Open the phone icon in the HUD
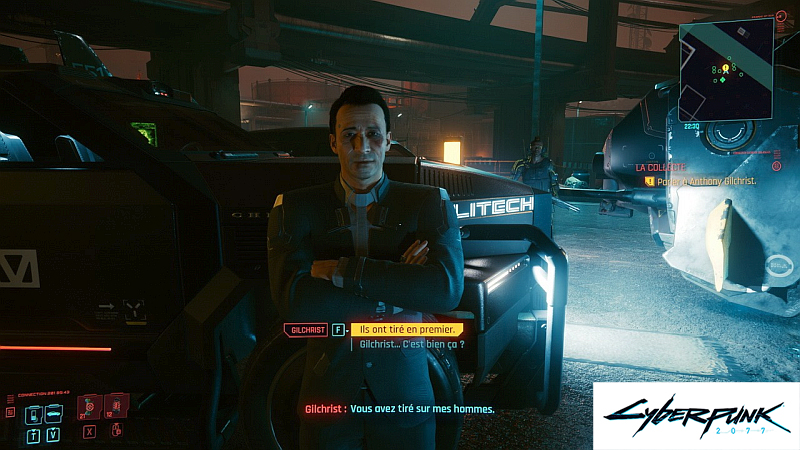Viewport: 800px width, 450px height. 31,414
